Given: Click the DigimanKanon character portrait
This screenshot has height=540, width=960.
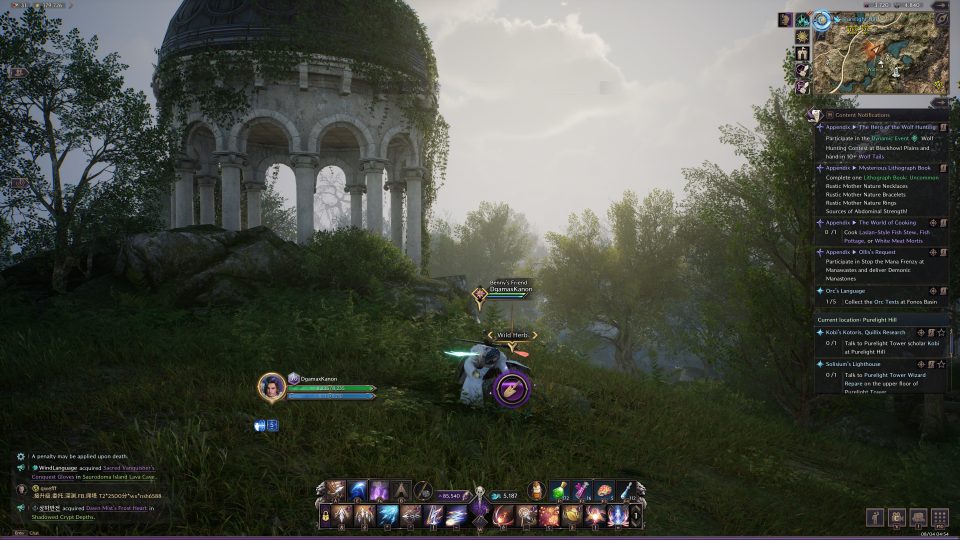Looking at the screenshot, I should point(271,387).
